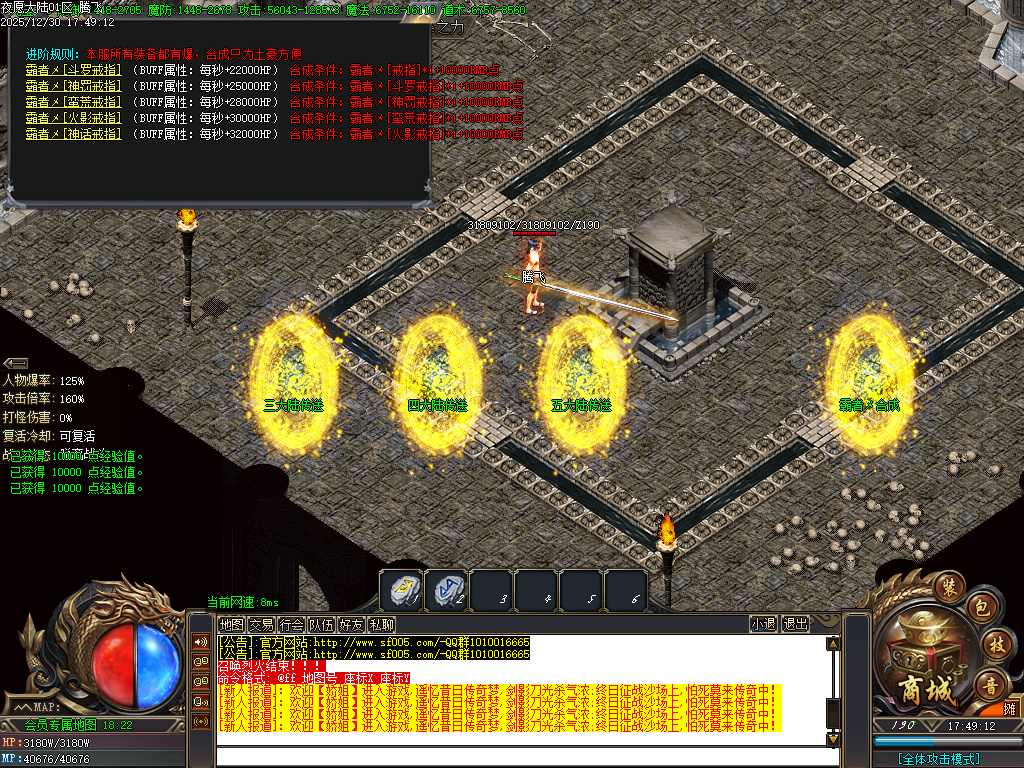1024x768 pixels.
Task: Open the 队伍 team button
Action: [321, 624]
